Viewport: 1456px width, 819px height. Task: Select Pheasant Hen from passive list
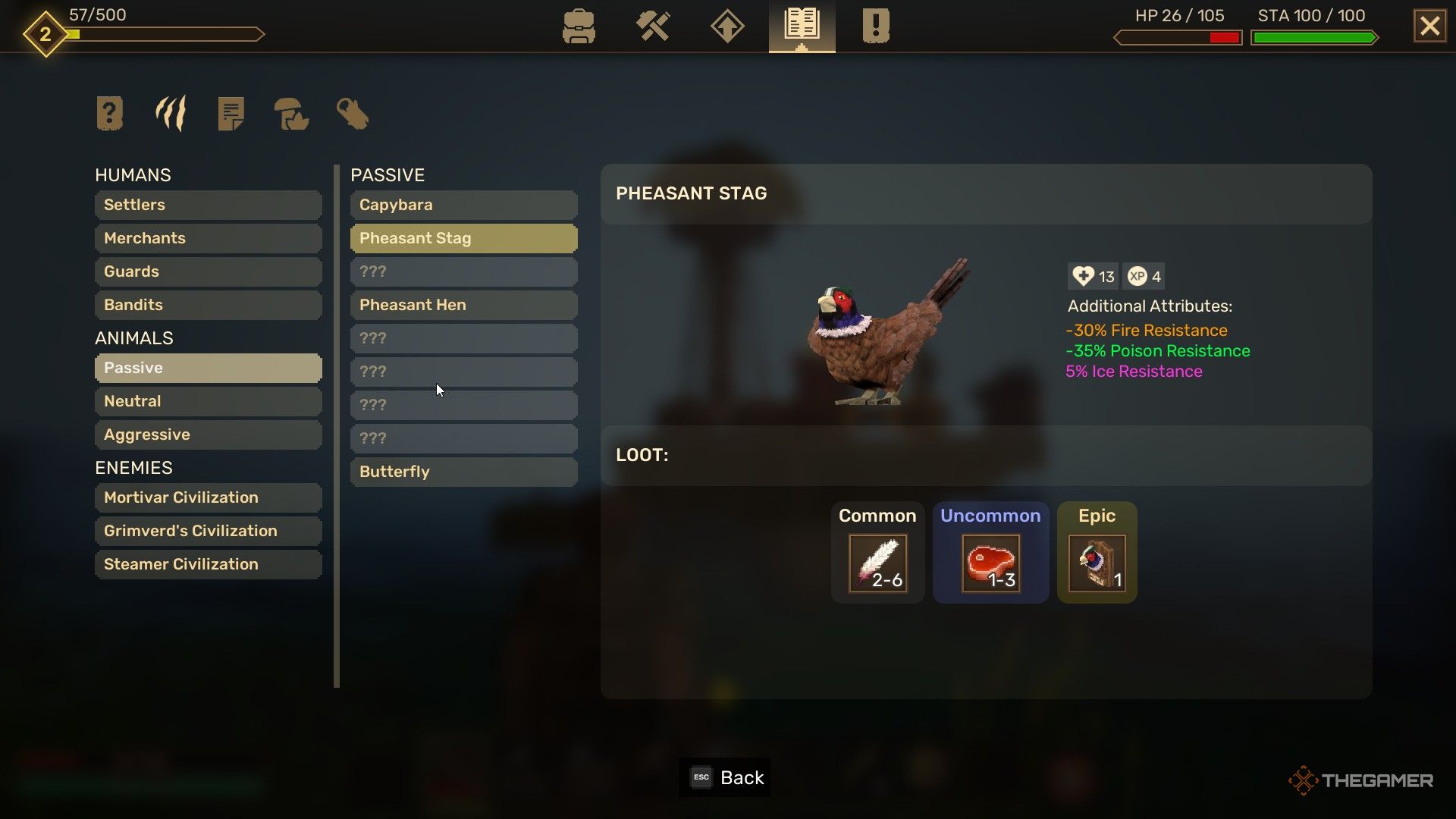(x=463, y=305)
